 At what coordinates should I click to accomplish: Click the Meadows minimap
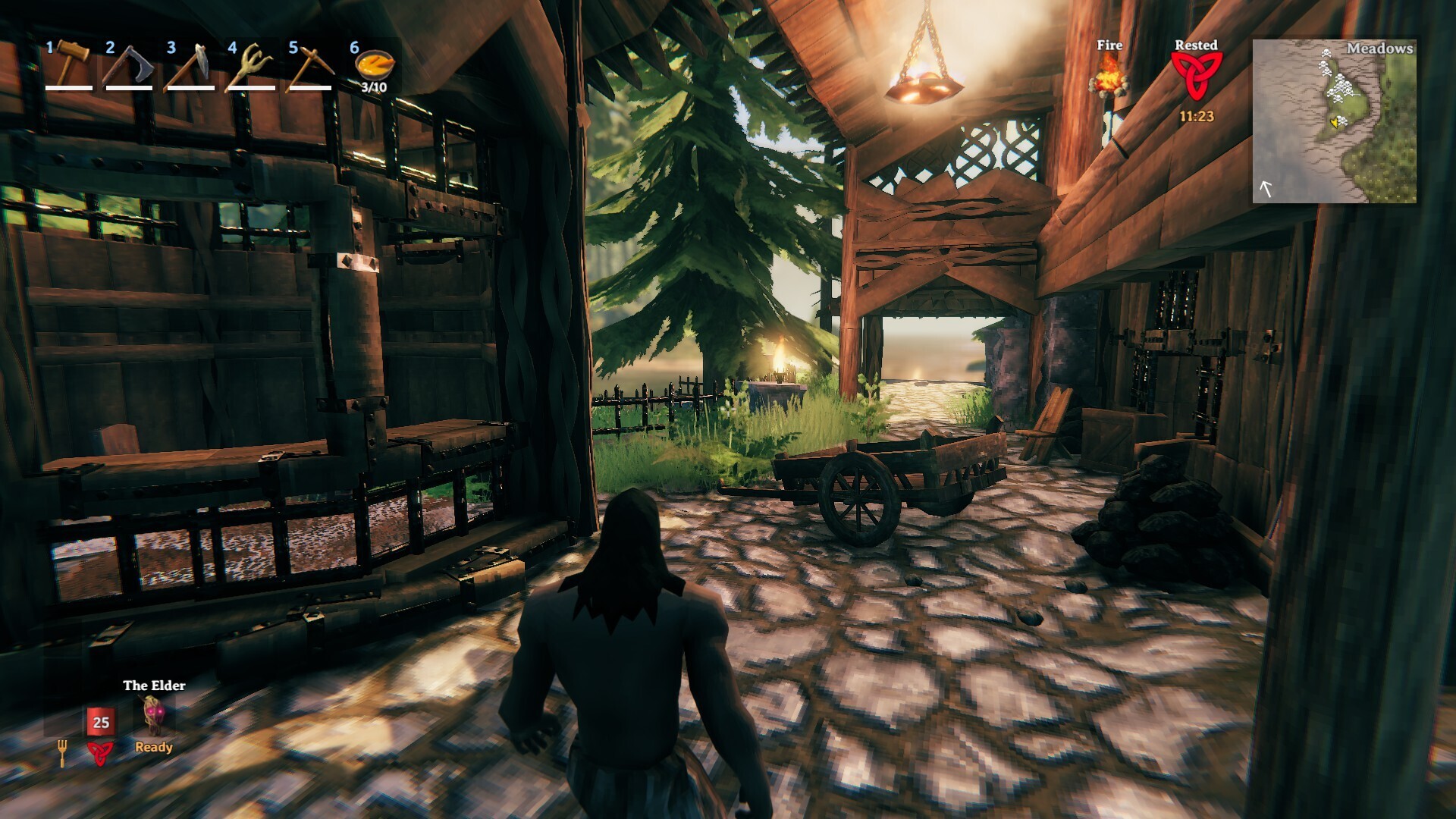pos(1334,121)
